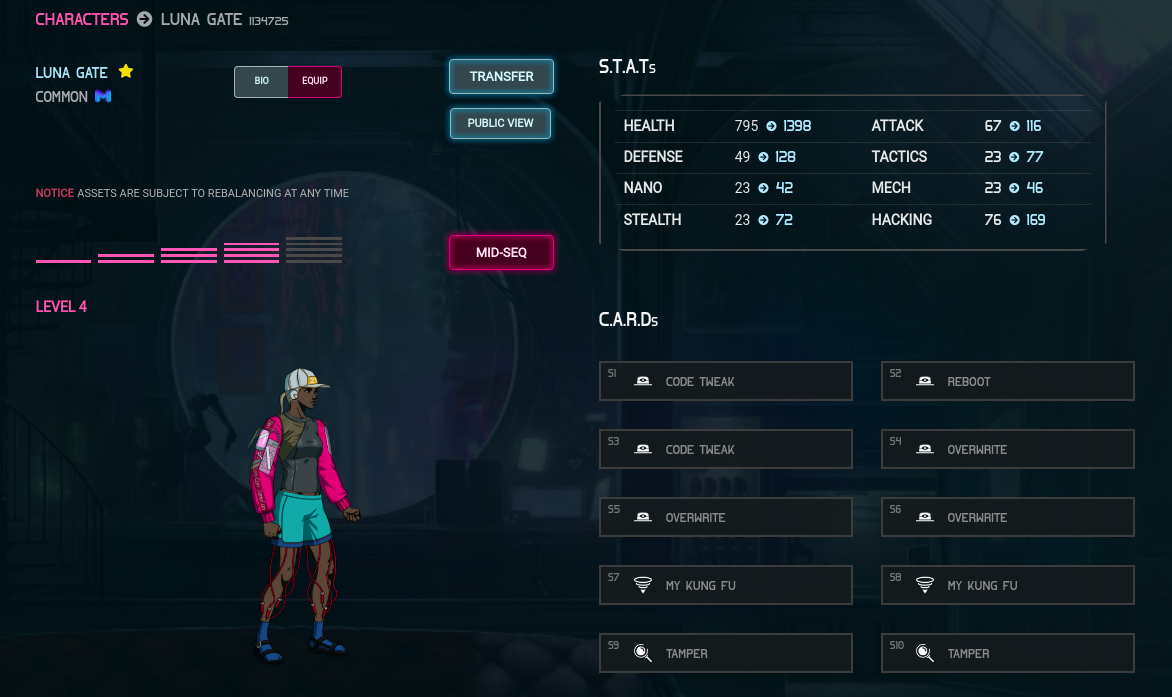
Task: Open the Public View page
Action: (500, 123)
